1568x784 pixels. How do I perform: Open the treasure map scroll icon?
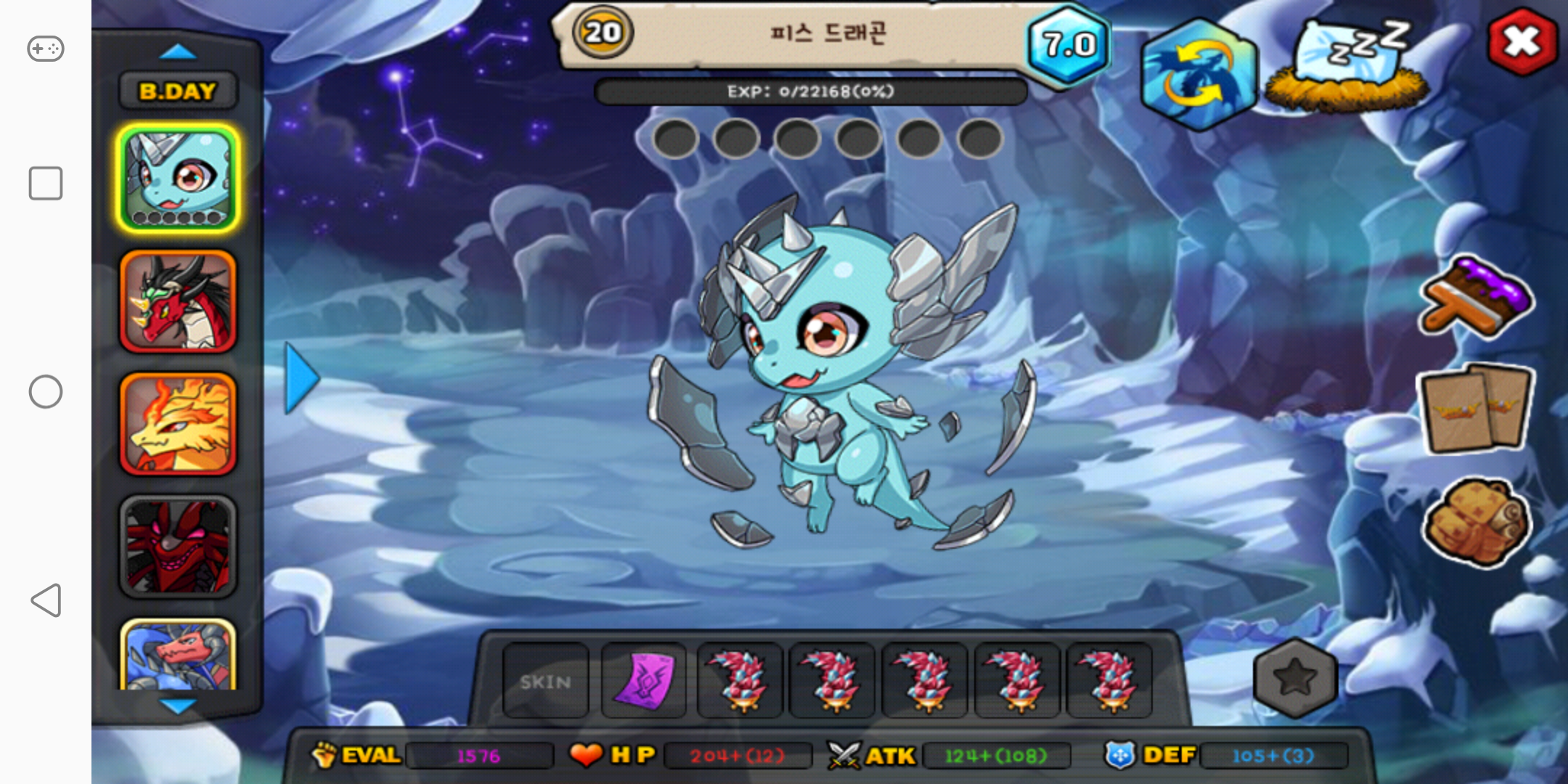[x=1477, y=521]
